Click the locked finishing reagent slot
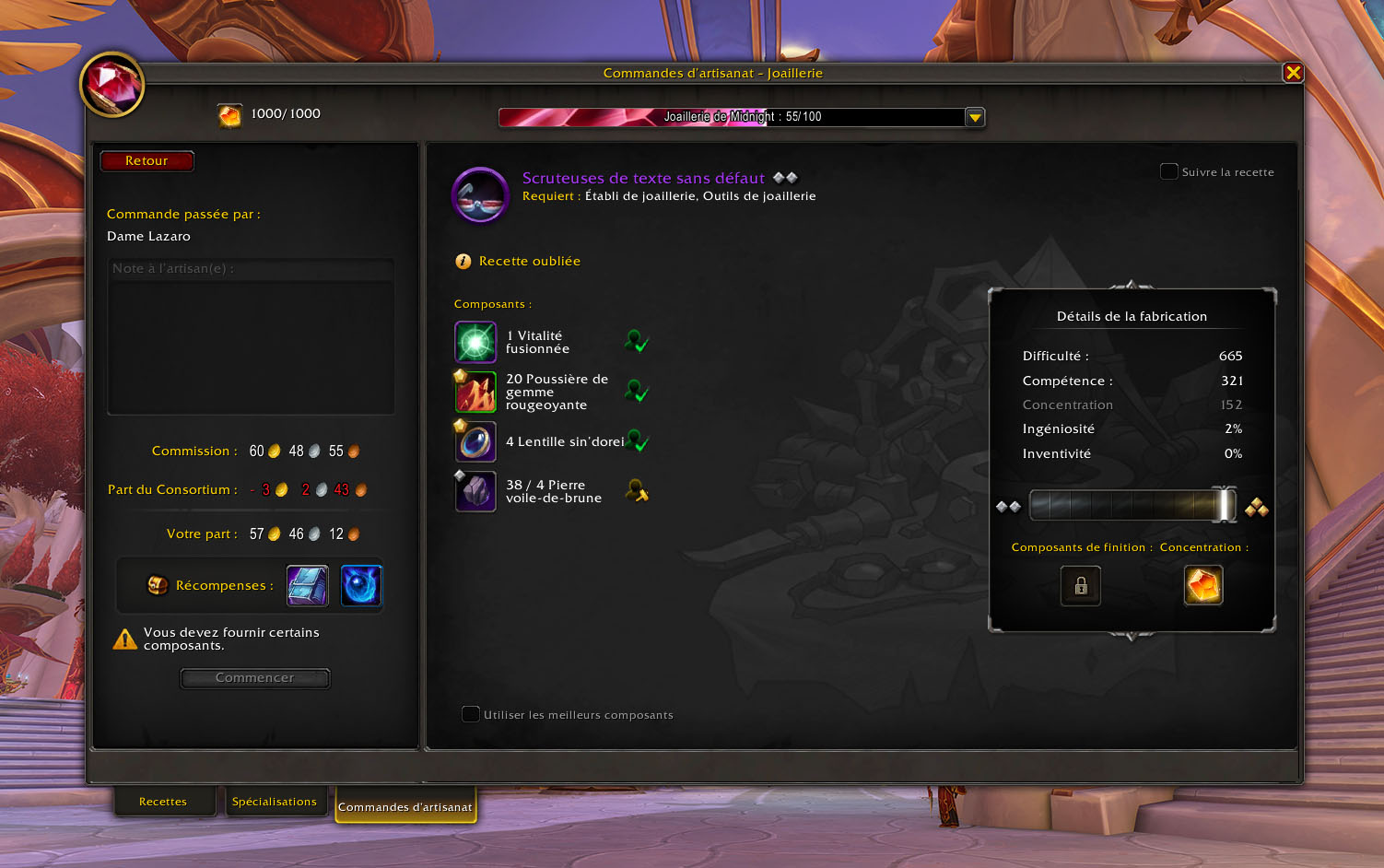Viewport: 1384px width, 868px height. (1081, 585)
